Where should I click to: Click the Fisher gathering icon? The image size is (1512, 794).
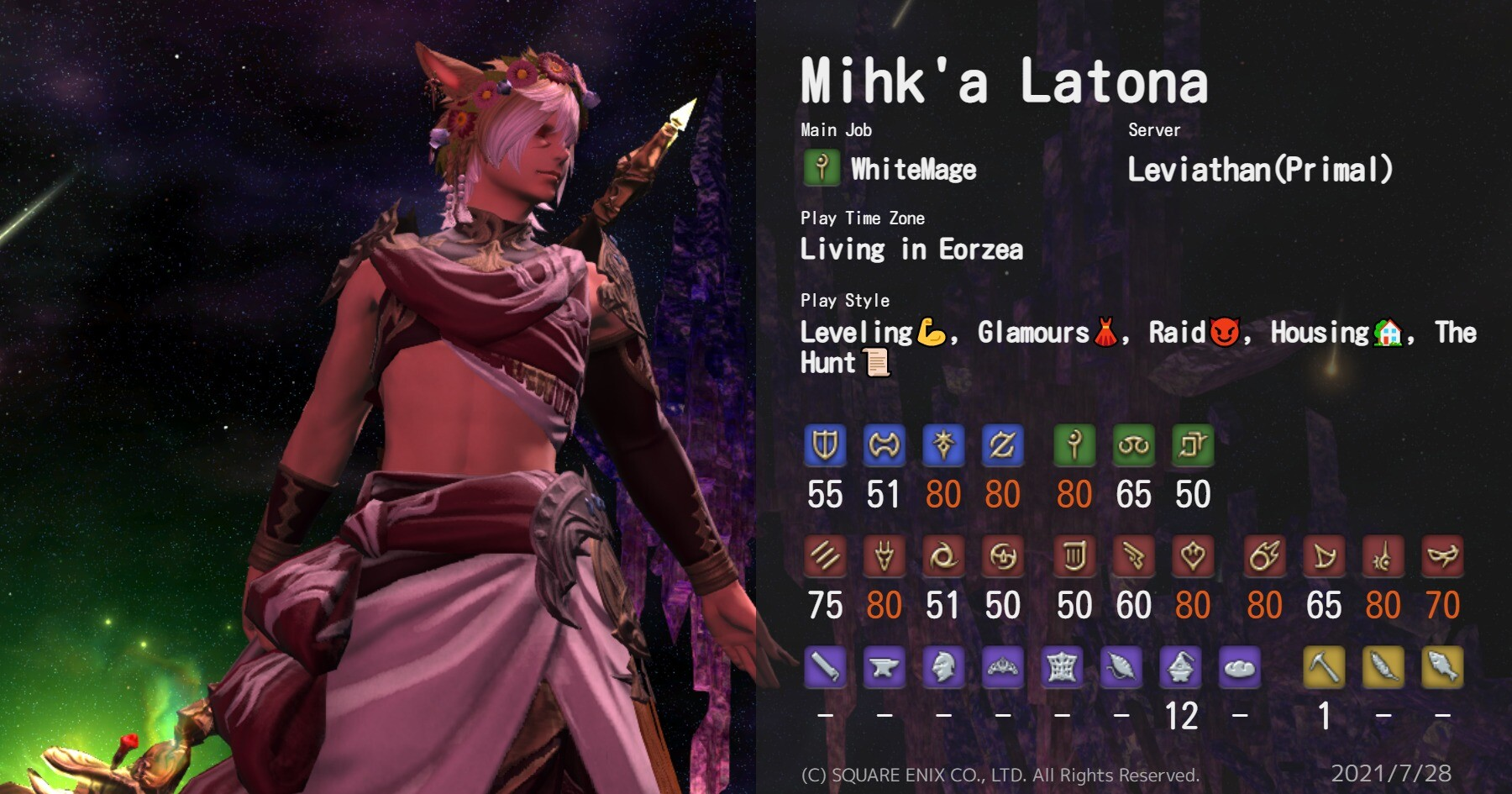(1442, 667)
